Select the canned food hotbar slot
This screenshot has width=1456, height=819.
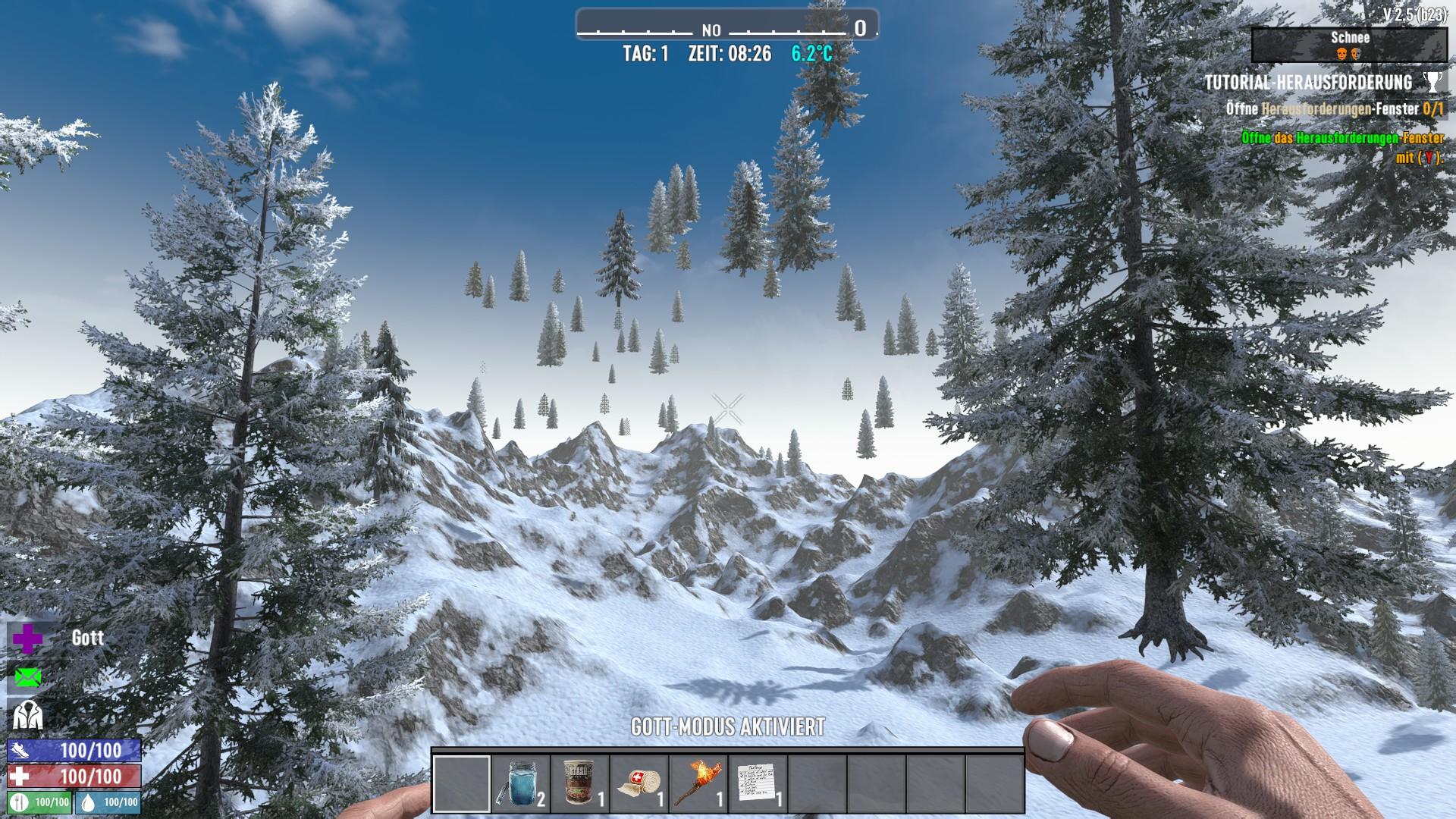(x=580, y=783)
